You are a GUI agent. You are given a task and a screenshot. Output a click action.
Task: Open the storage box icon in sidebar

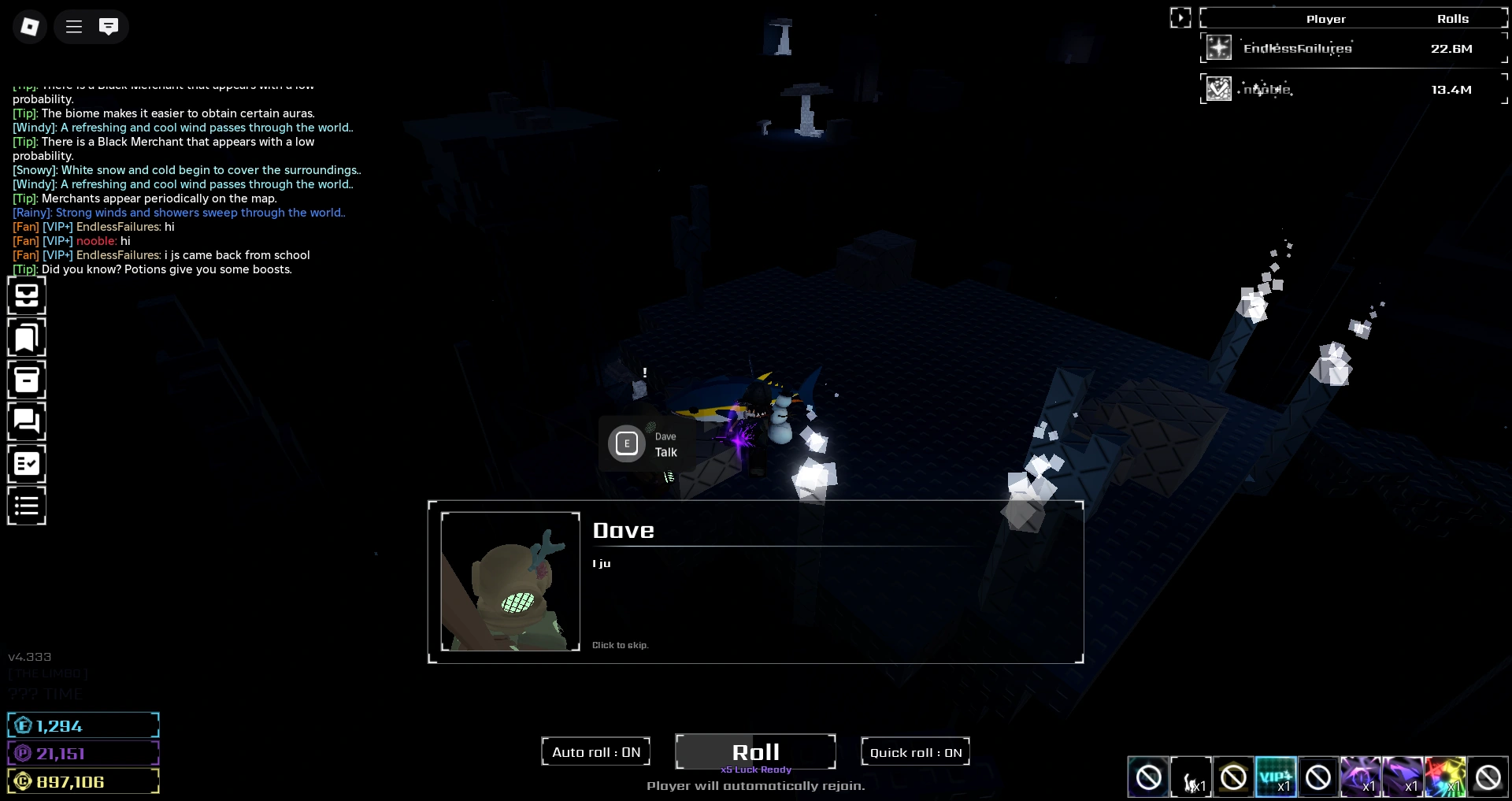[x=27, y=380]
